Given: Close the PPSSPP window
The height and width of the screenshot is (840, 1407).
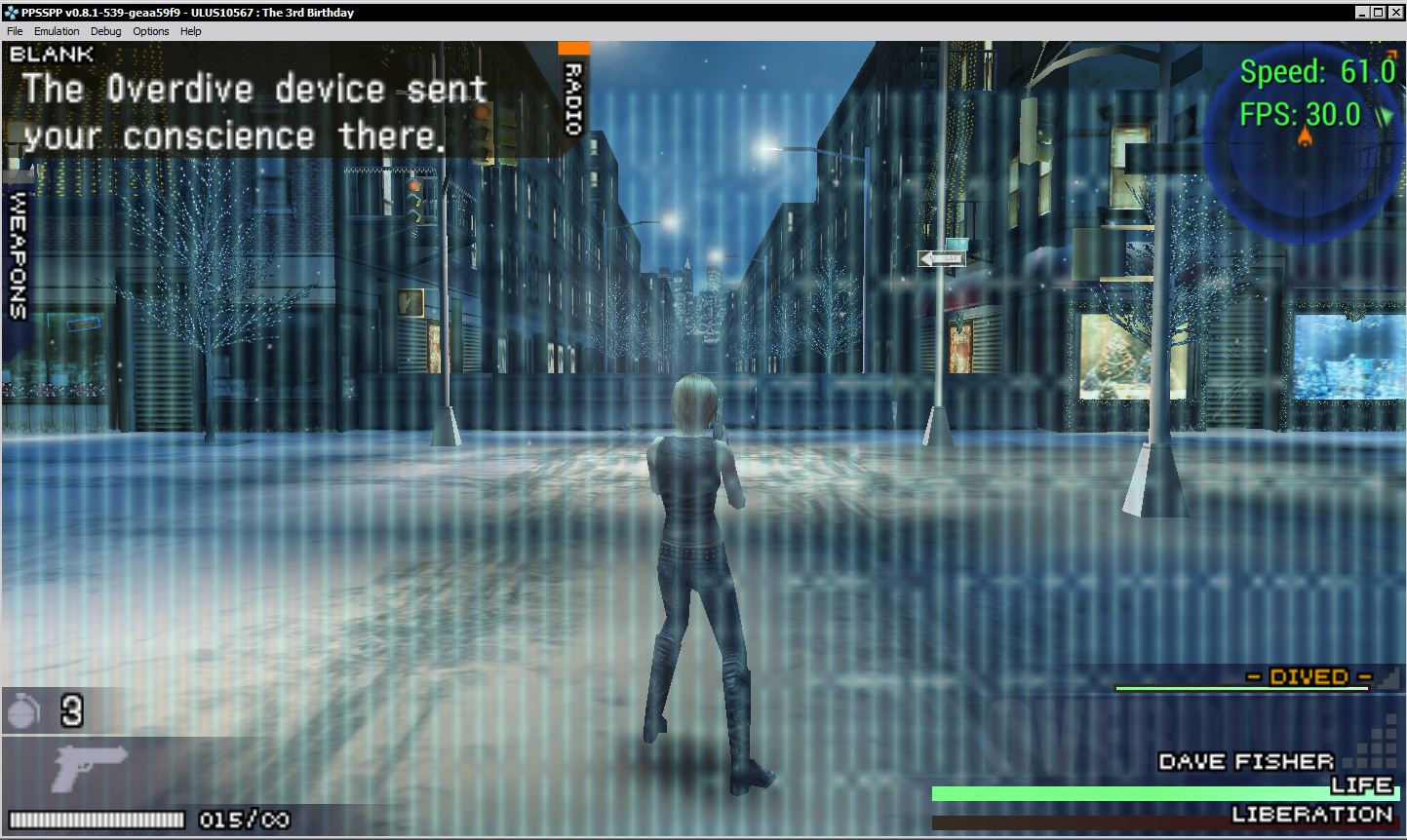Looking at the screenshot, I should point(1394,12).
